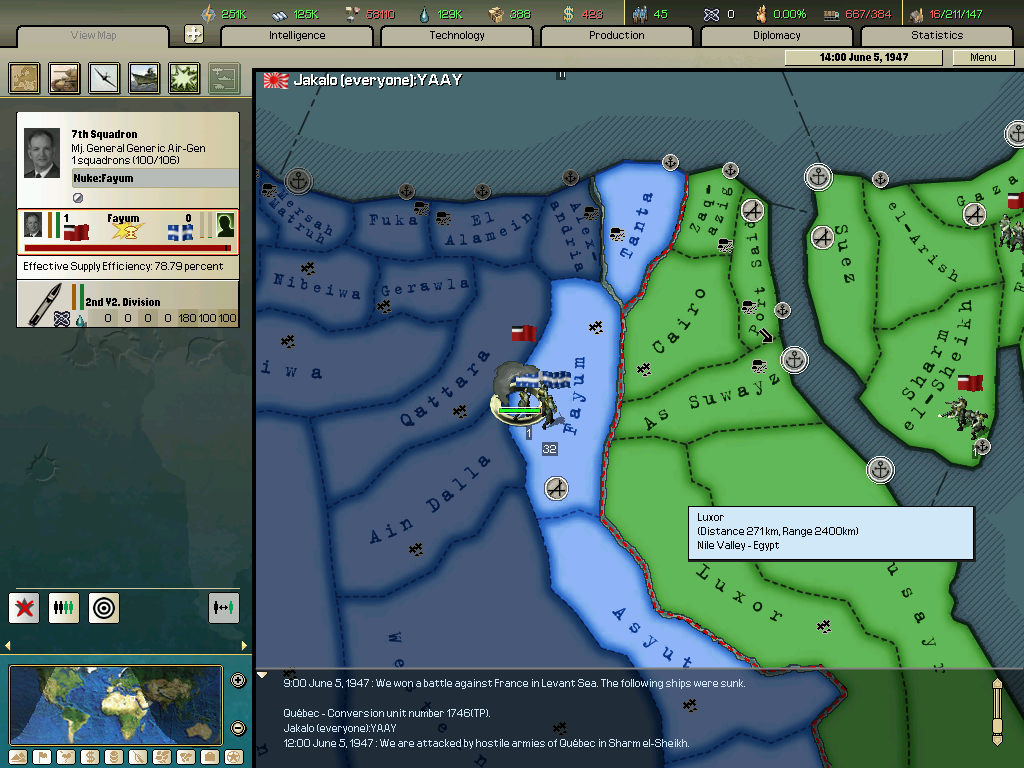Image resolution: width=1024 pixels, height=768 pixels.
Task: Open the Intelligence tab
Action: [x=297, y=36]
